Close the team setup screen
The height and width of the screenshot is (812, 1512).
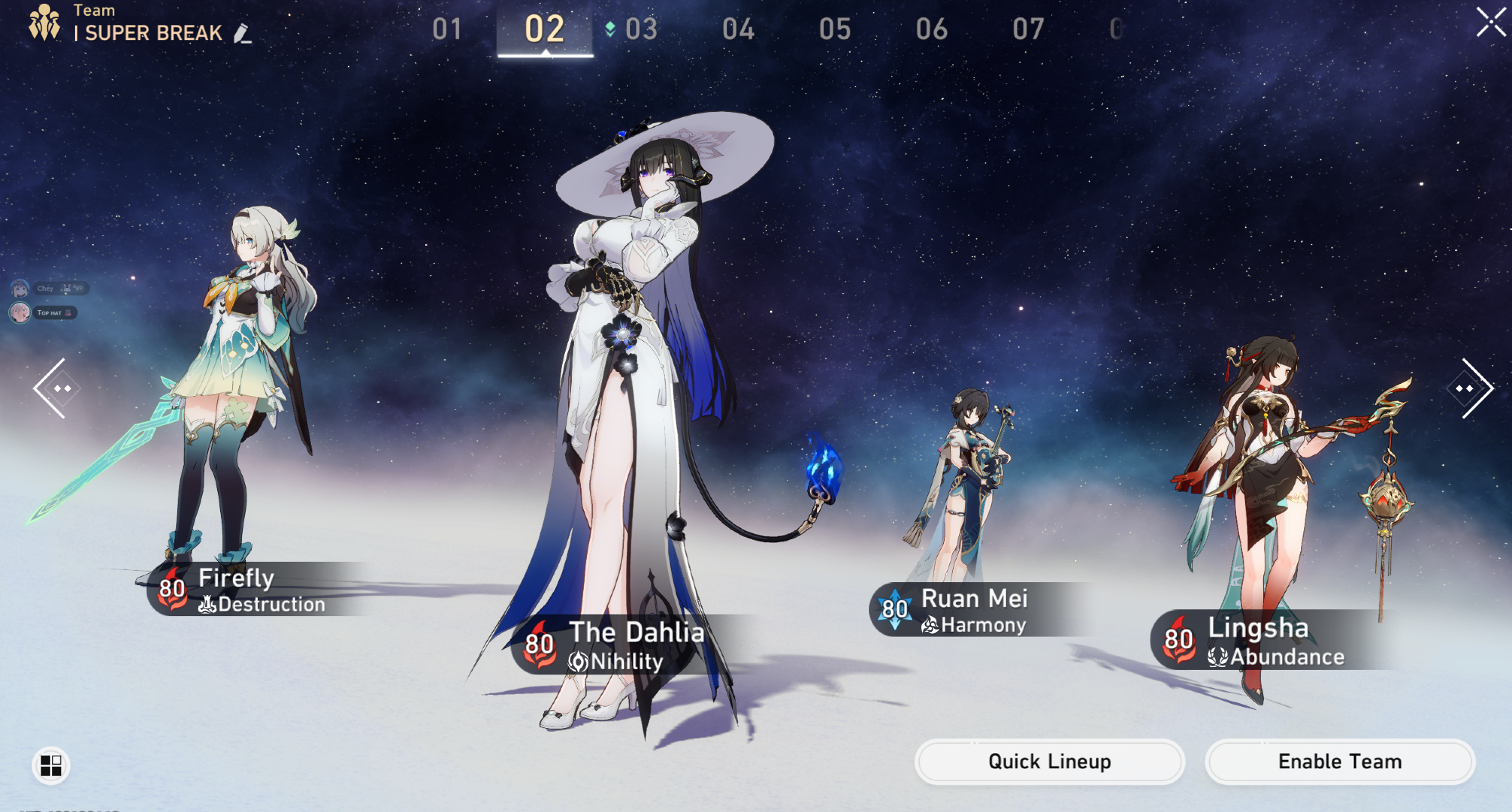pyautogui.click(x=1490, y=22)
